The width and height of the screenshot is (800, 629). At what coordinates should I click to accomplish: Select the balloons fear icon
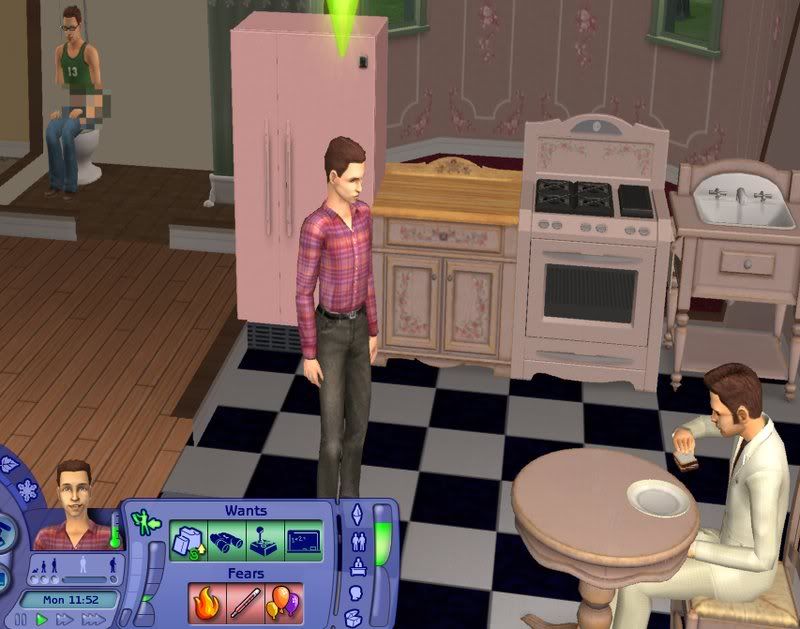coord(284,602)
